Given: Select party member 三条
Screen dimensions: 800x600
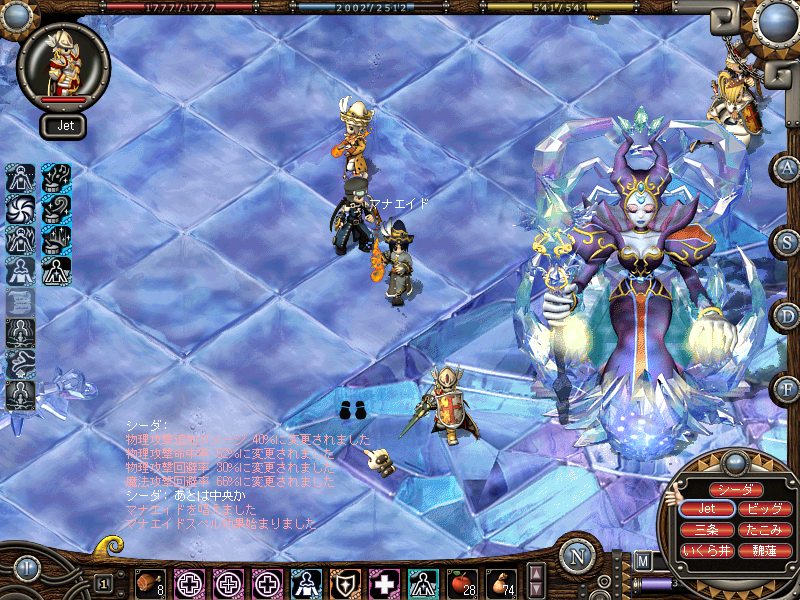Looking at the screenshot, I should [x=706, y=530].
